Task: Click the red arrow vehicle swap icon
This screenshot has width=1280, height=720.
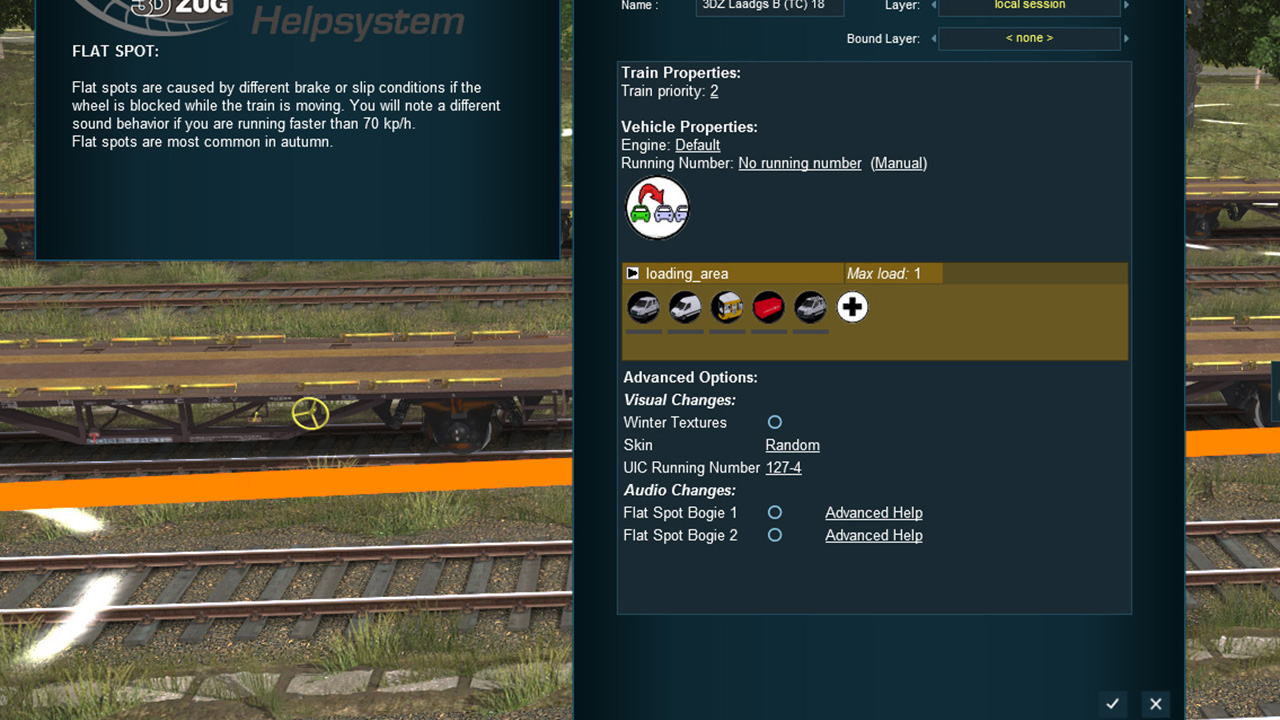Action: 657,207
